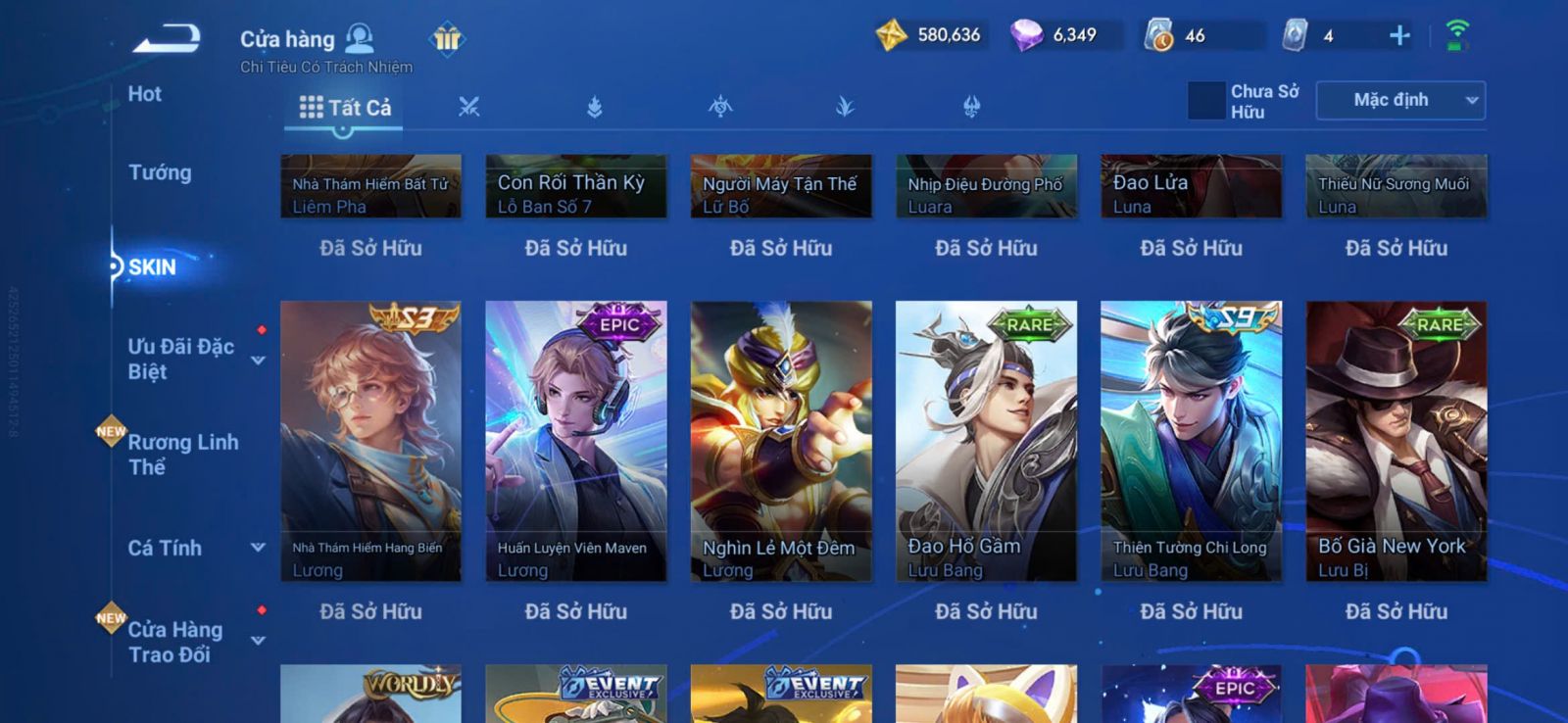Open the Mặc định sort dropdown
This screenshot has width=1568, height=723.
click(1400, 101)
